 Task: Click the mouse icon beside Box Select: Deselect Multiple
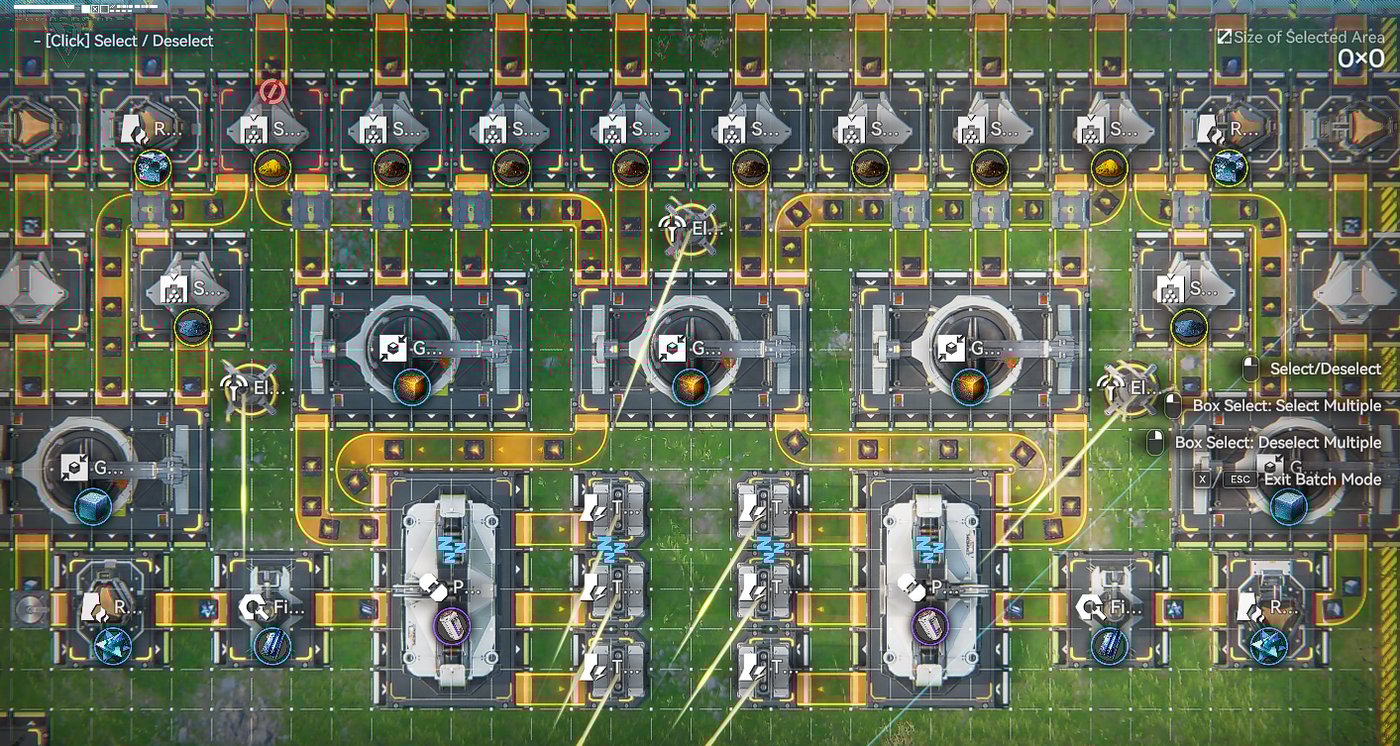point(1153,440)
